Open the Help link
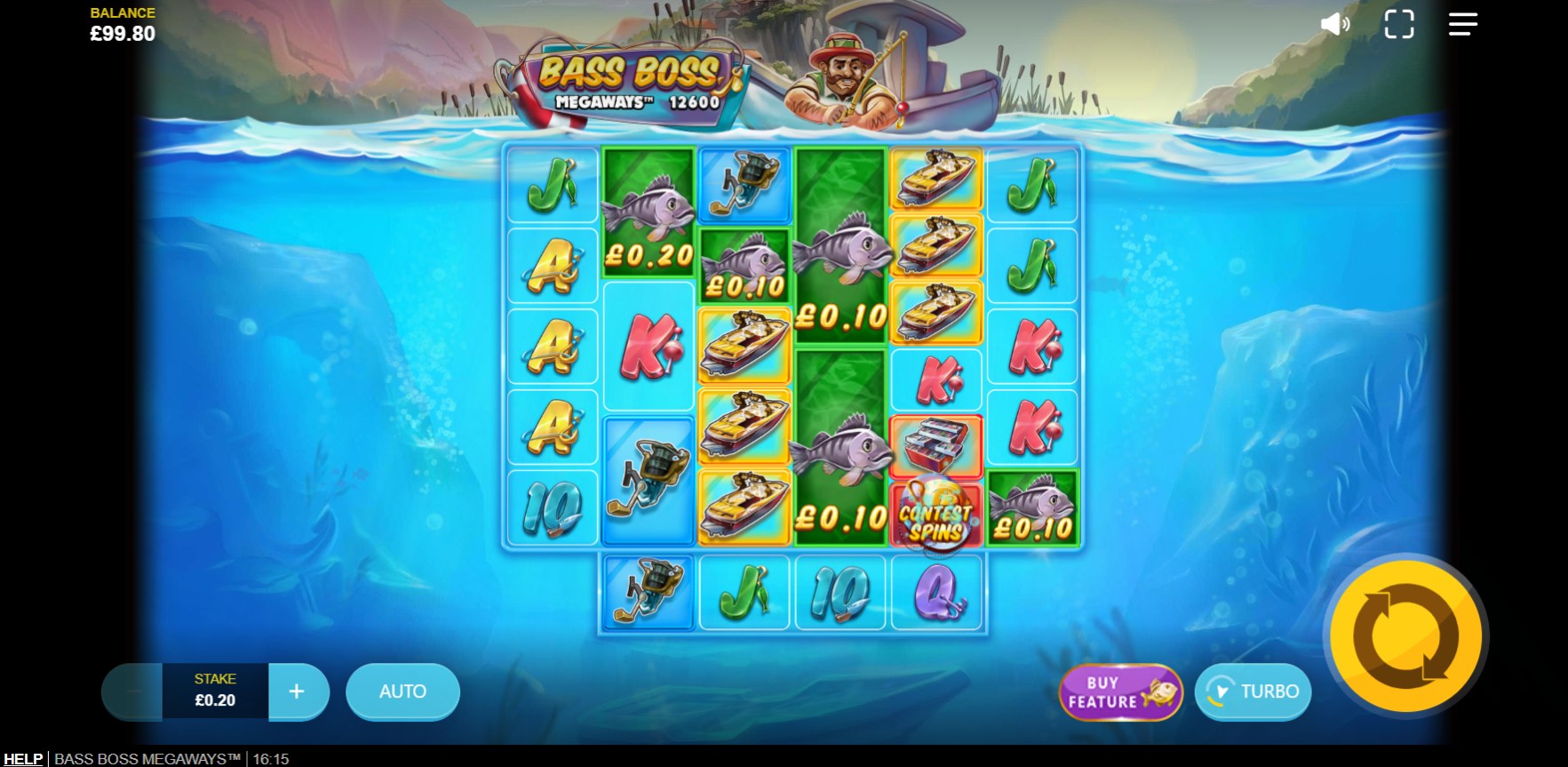This screenshot has height=767, width=1568. [22, 758]
